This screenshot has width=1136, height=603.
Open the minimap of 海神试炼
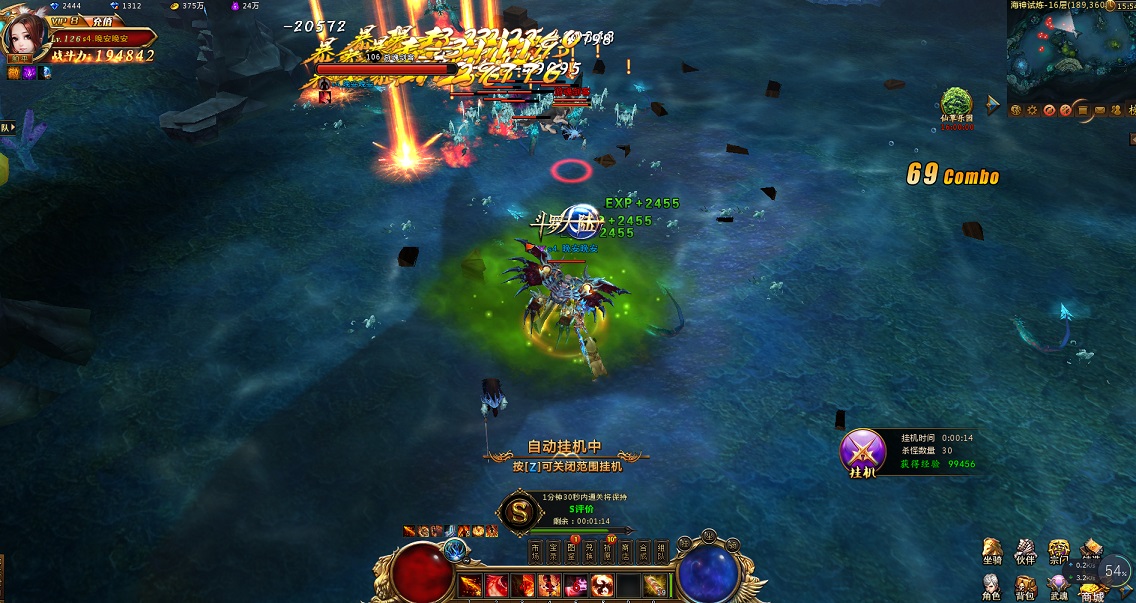(x=1060, y=52)
